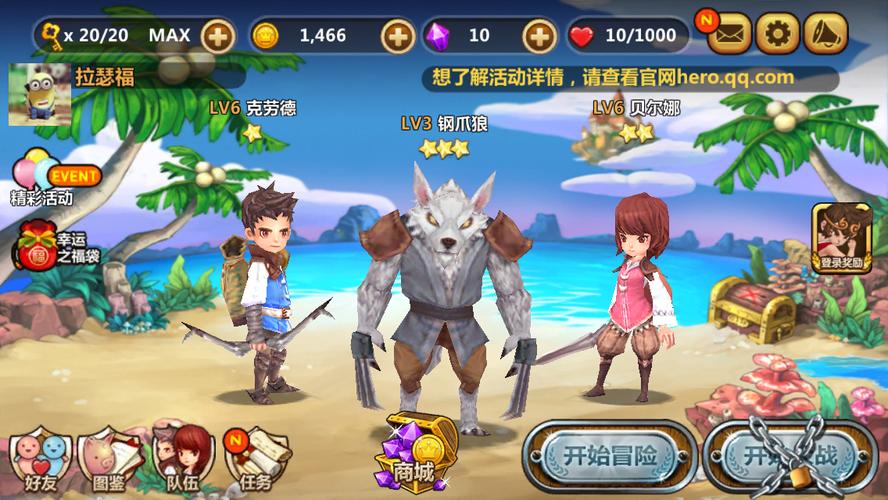Open the 好友 friends menu
Image resolution: width=888 pixels, height=500 pixels.
[x=40, y=460]
